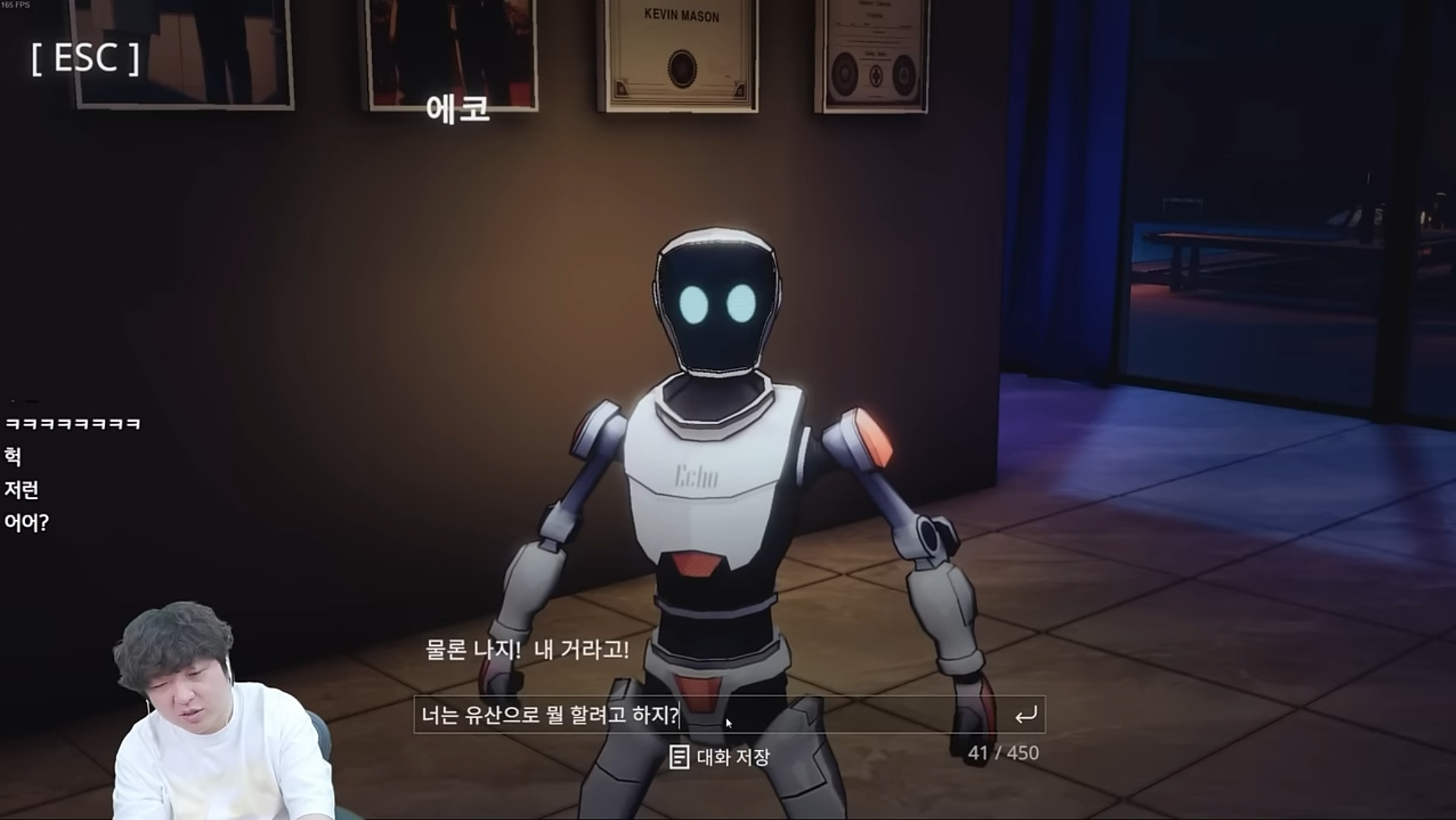The width and height of the screenshot is (1456, 820).
Task: Click the Echo logo on robot's chest
Action: click(x=698, y=476)
